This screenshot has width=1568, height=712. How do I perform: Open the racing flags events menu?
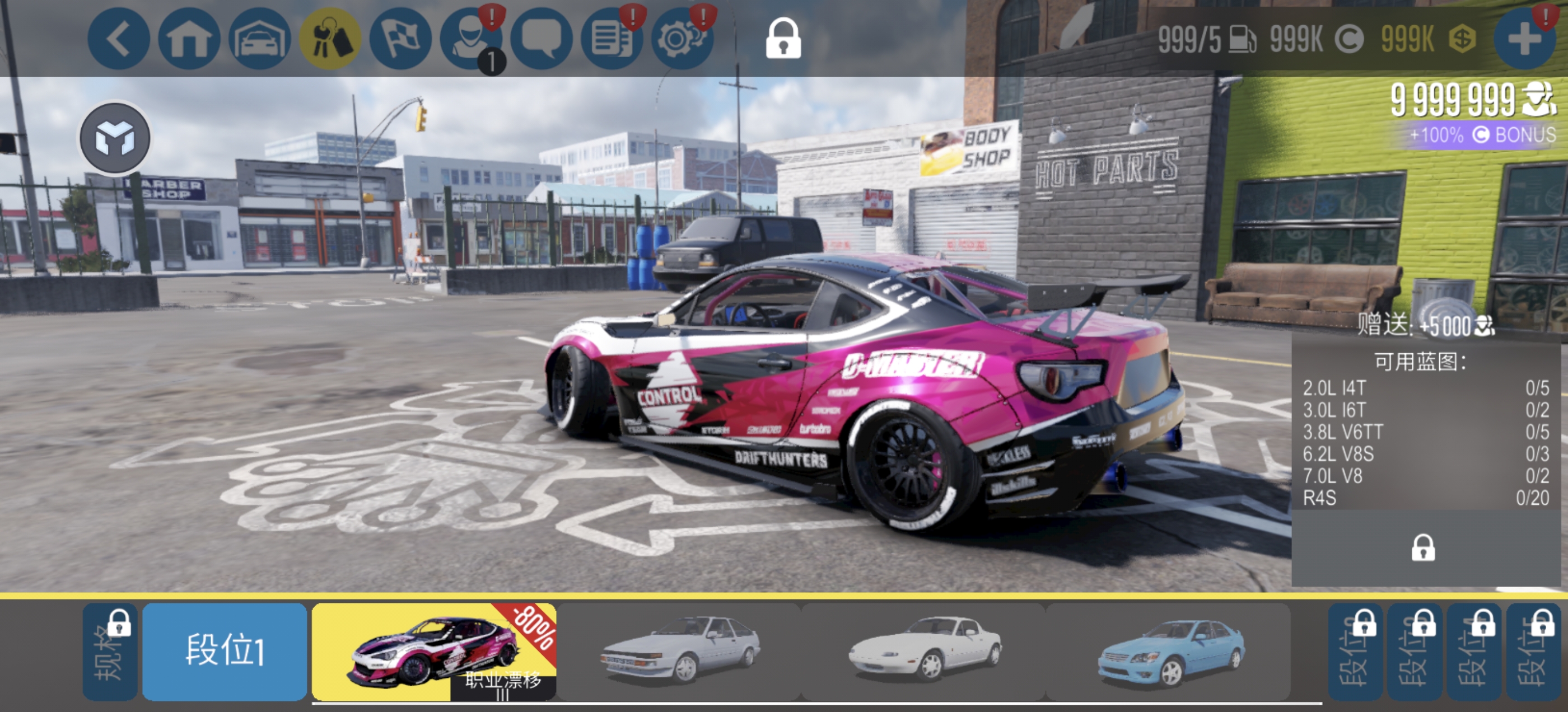400,39
